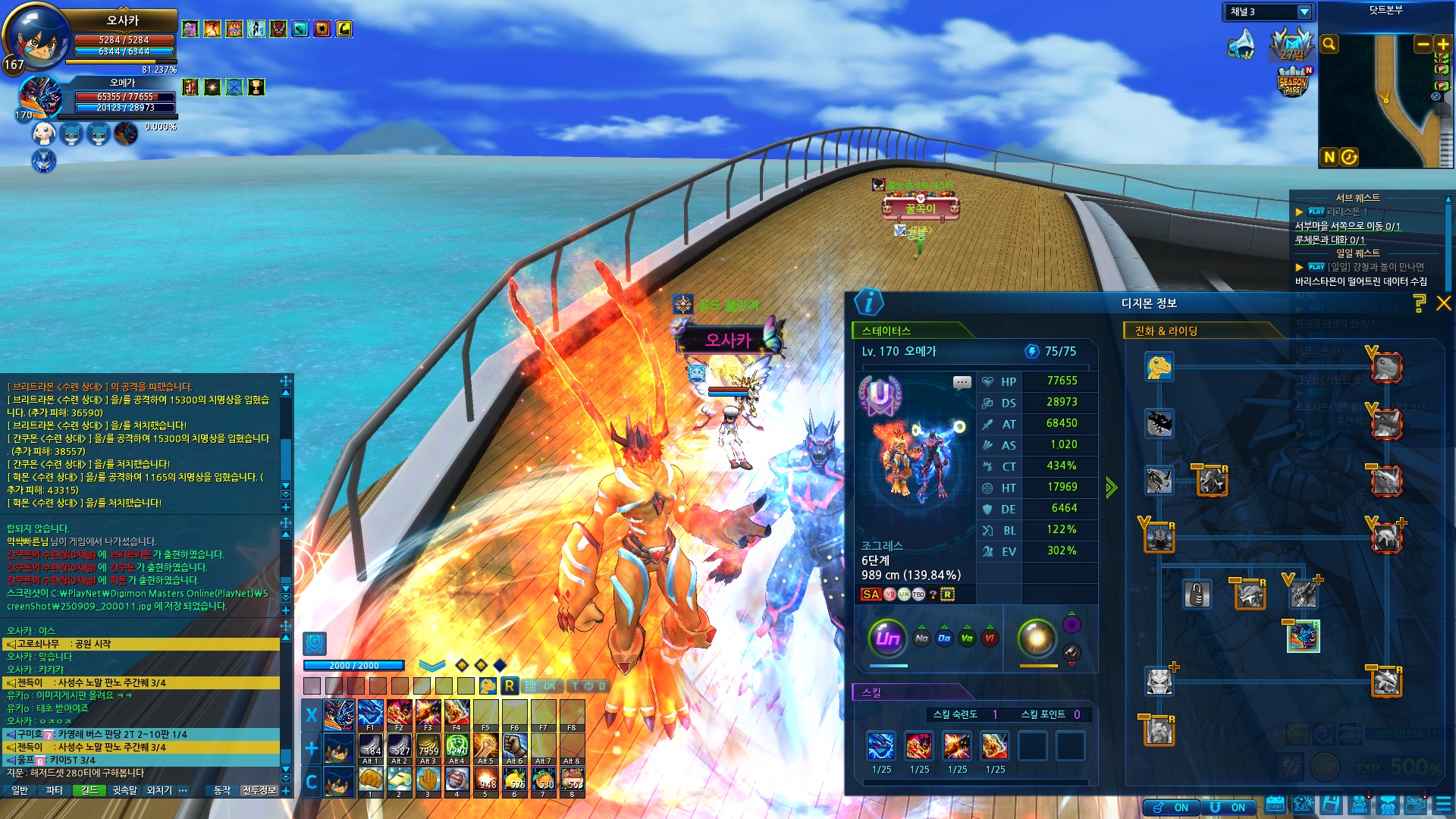This screenshot has height=819, width=1456.
Task: Click the speech bubble button above the Digimon portrait
Action: click(x=962, y=382)
